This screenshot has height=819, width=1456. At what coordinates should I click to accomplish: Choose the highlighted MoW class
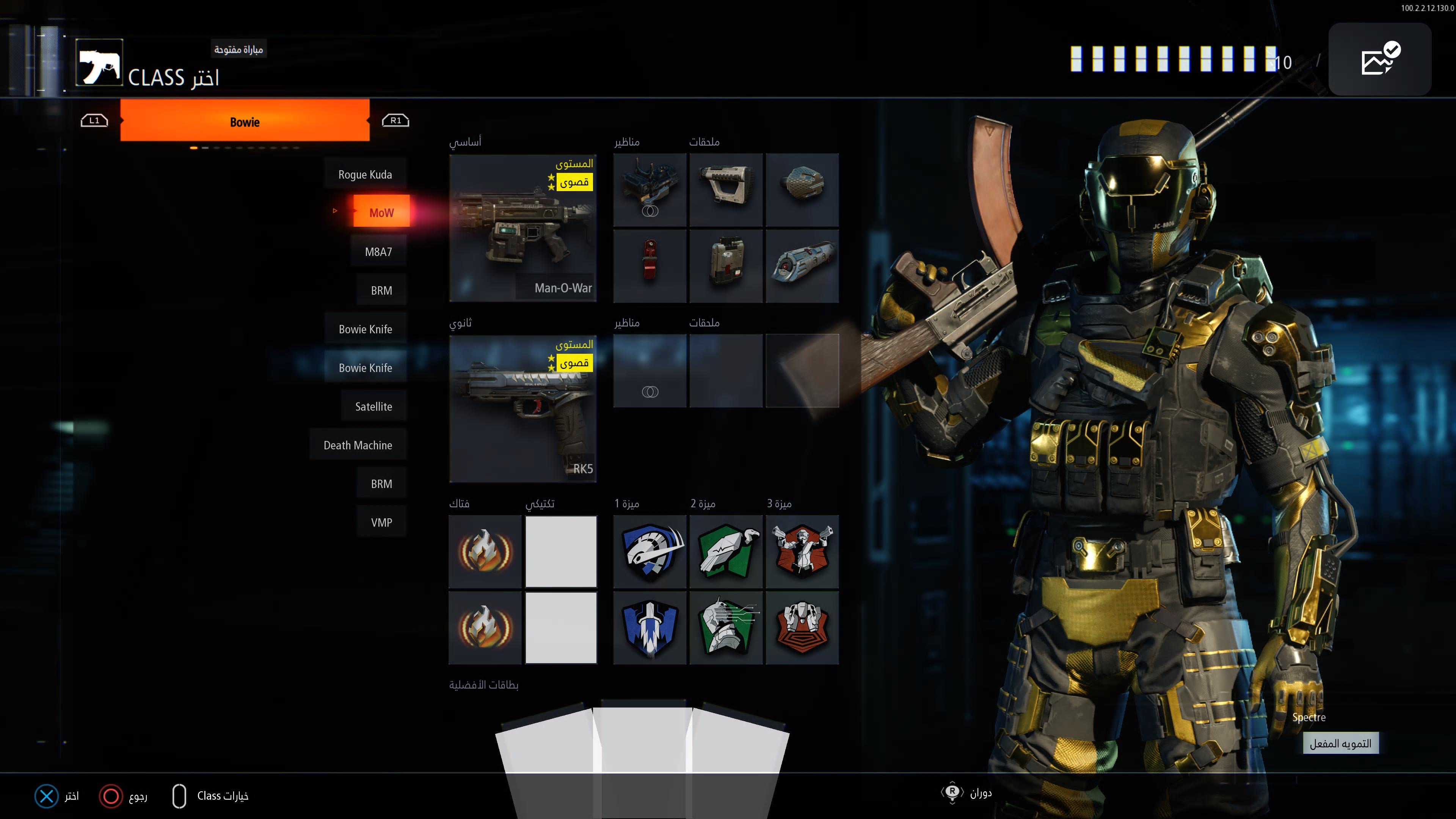(x=381, y=212)
